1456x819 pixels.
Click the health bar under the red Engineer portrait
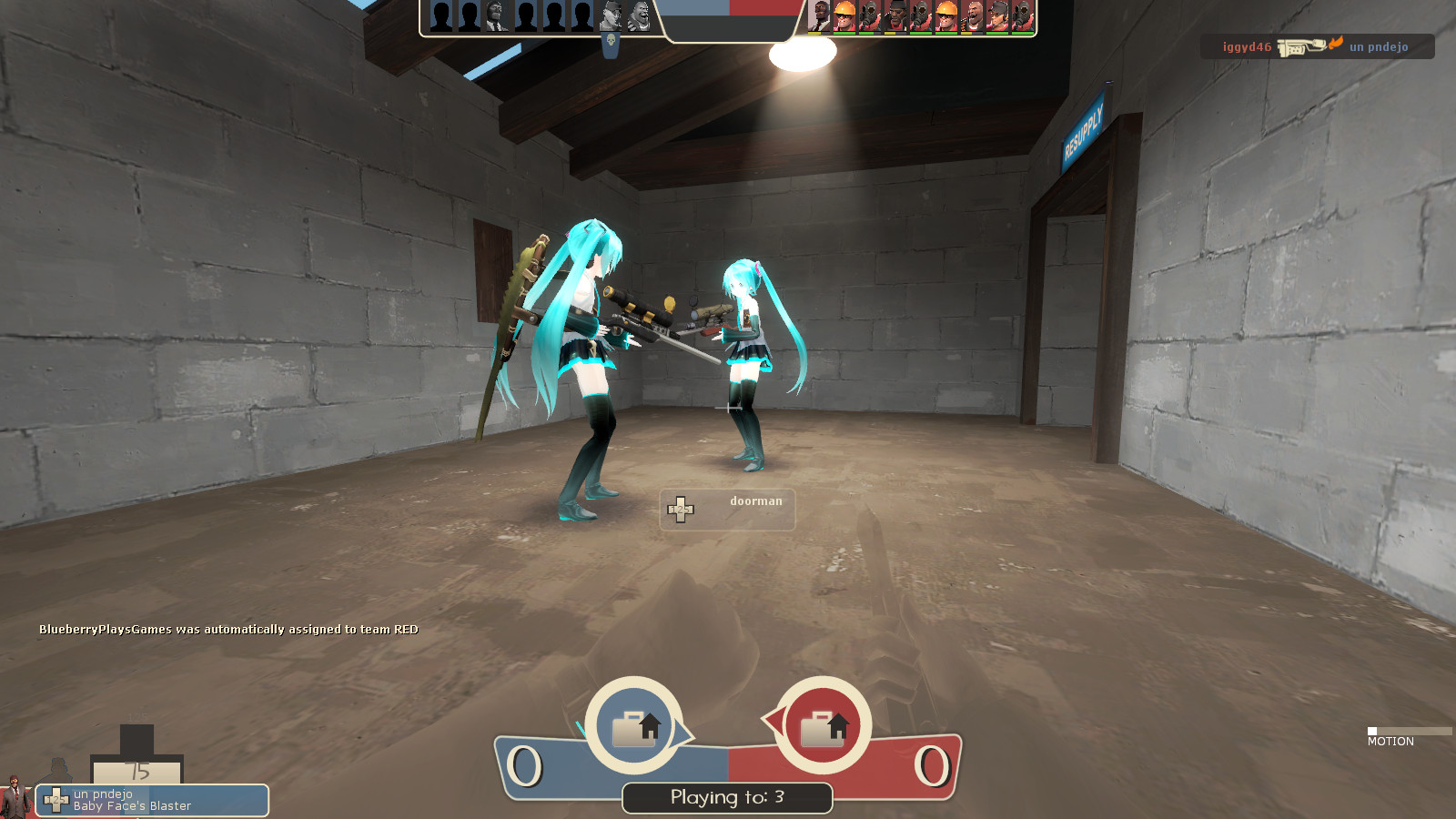844,34
